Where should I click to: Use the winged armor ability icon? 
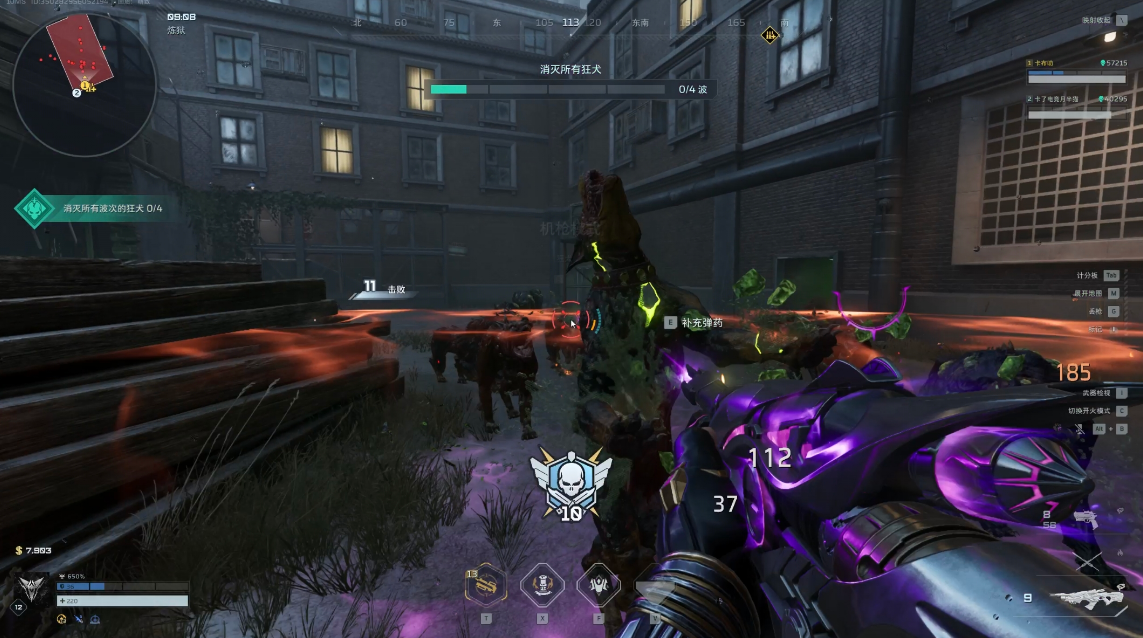coord(599,586)
